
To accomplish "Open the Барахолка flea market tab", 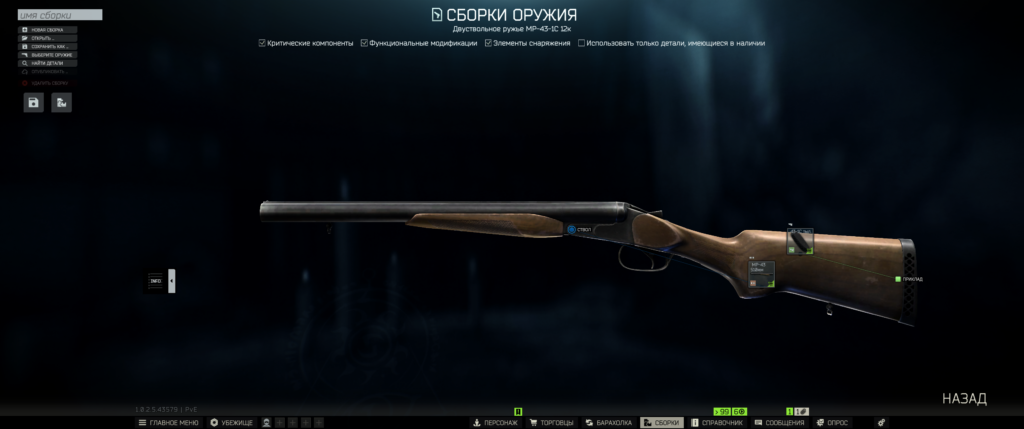I will (608, 423).
